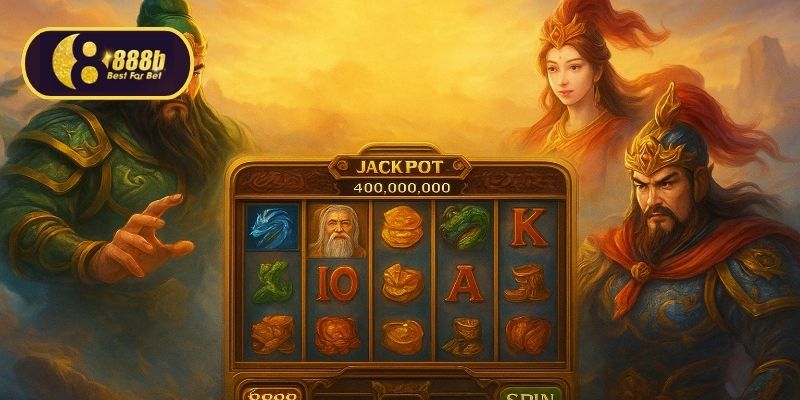Choose the green dragon head symbol
800x400 pixels.
click(463, 226)
